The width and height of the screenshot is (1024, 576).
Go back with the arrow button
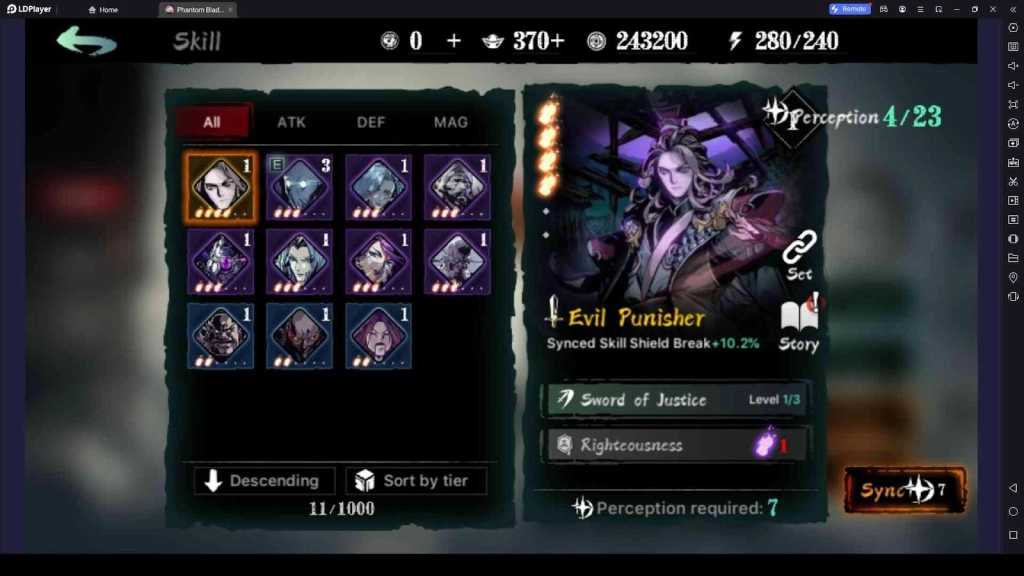click(86, 41)
